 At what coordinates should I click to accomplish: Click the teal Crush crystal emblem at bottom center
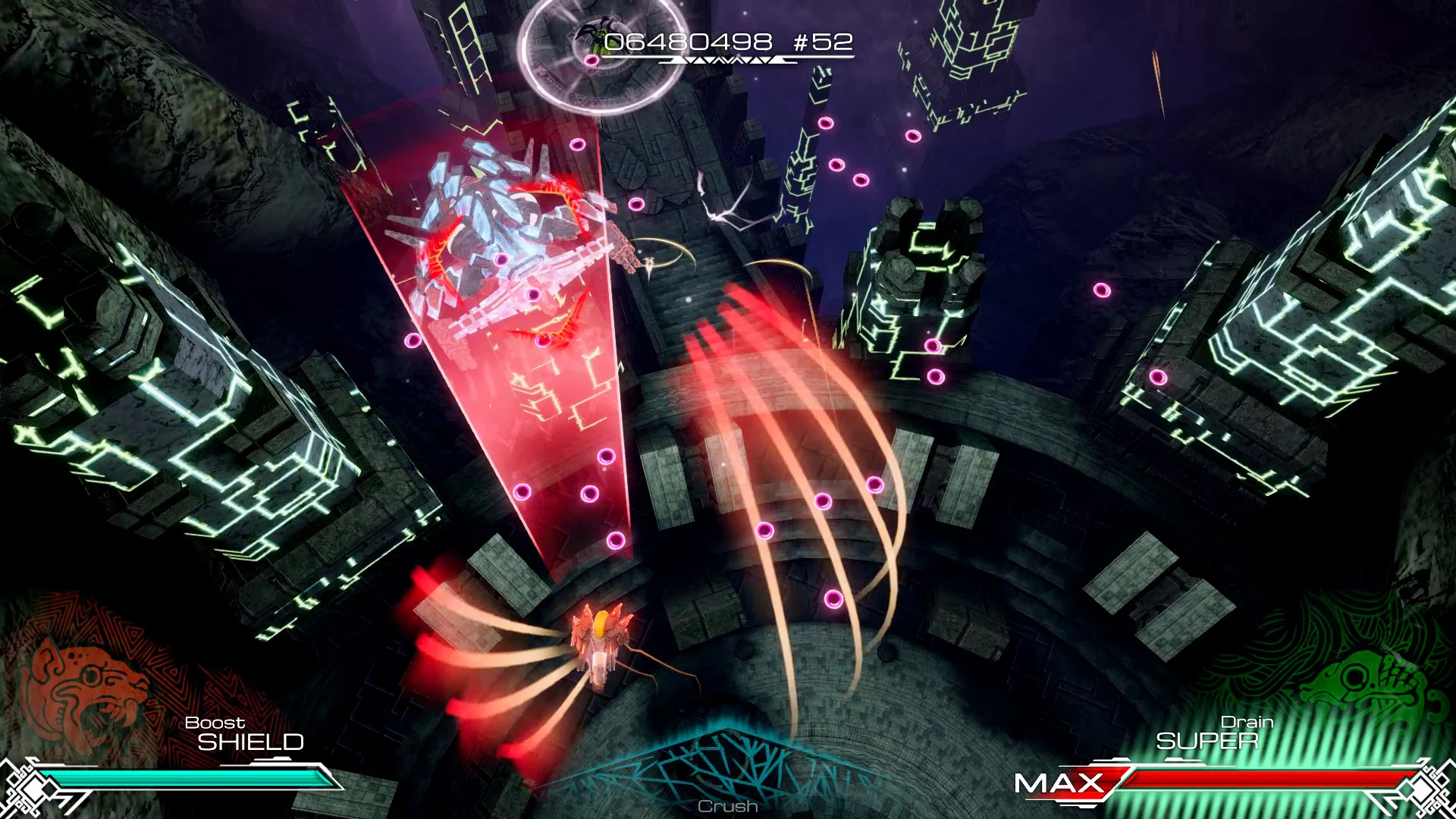728,766
